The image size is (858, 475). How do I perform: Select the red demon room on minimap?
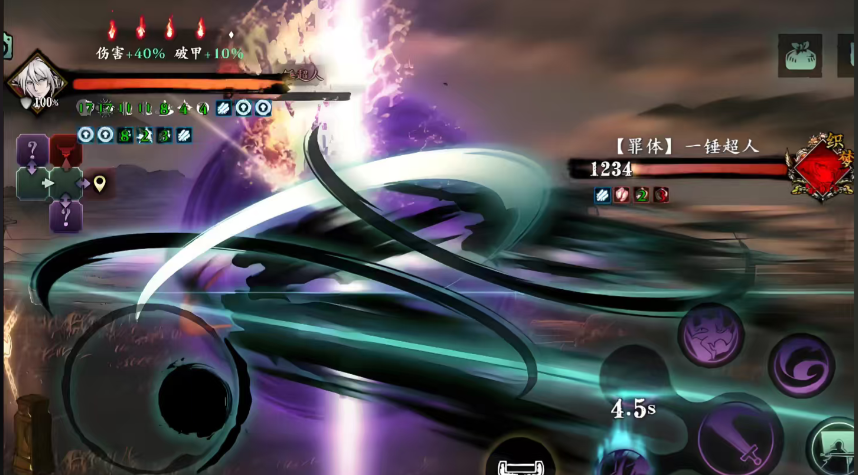[x=65, y=150]
